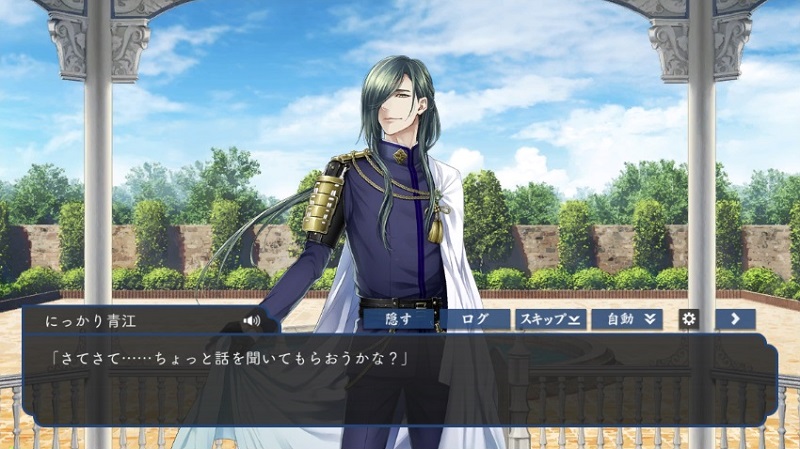Activate the スキップ skip button

550,319
